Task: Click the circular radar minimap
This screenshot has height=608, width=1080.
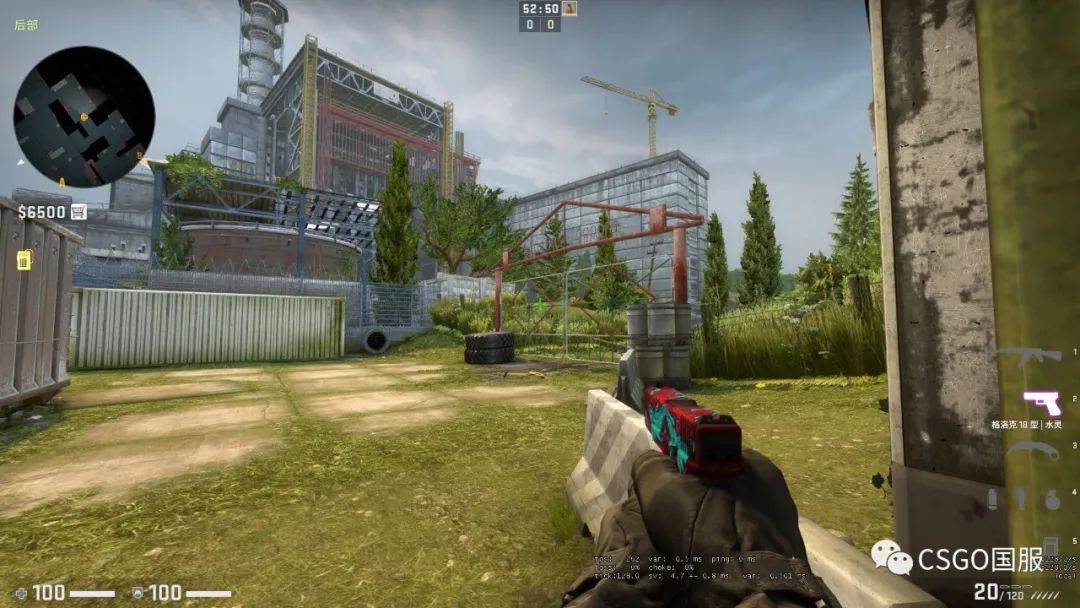Action: 84,117
